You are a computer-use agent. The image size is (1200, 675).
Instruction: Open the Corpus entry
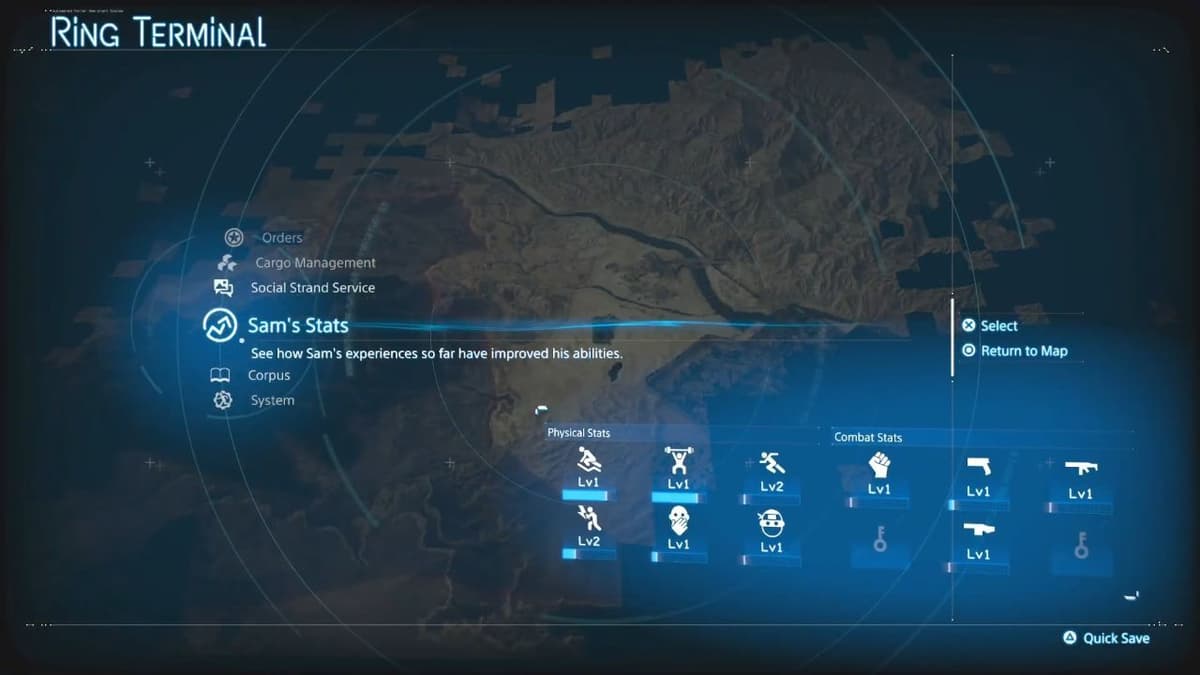(268, 376)
